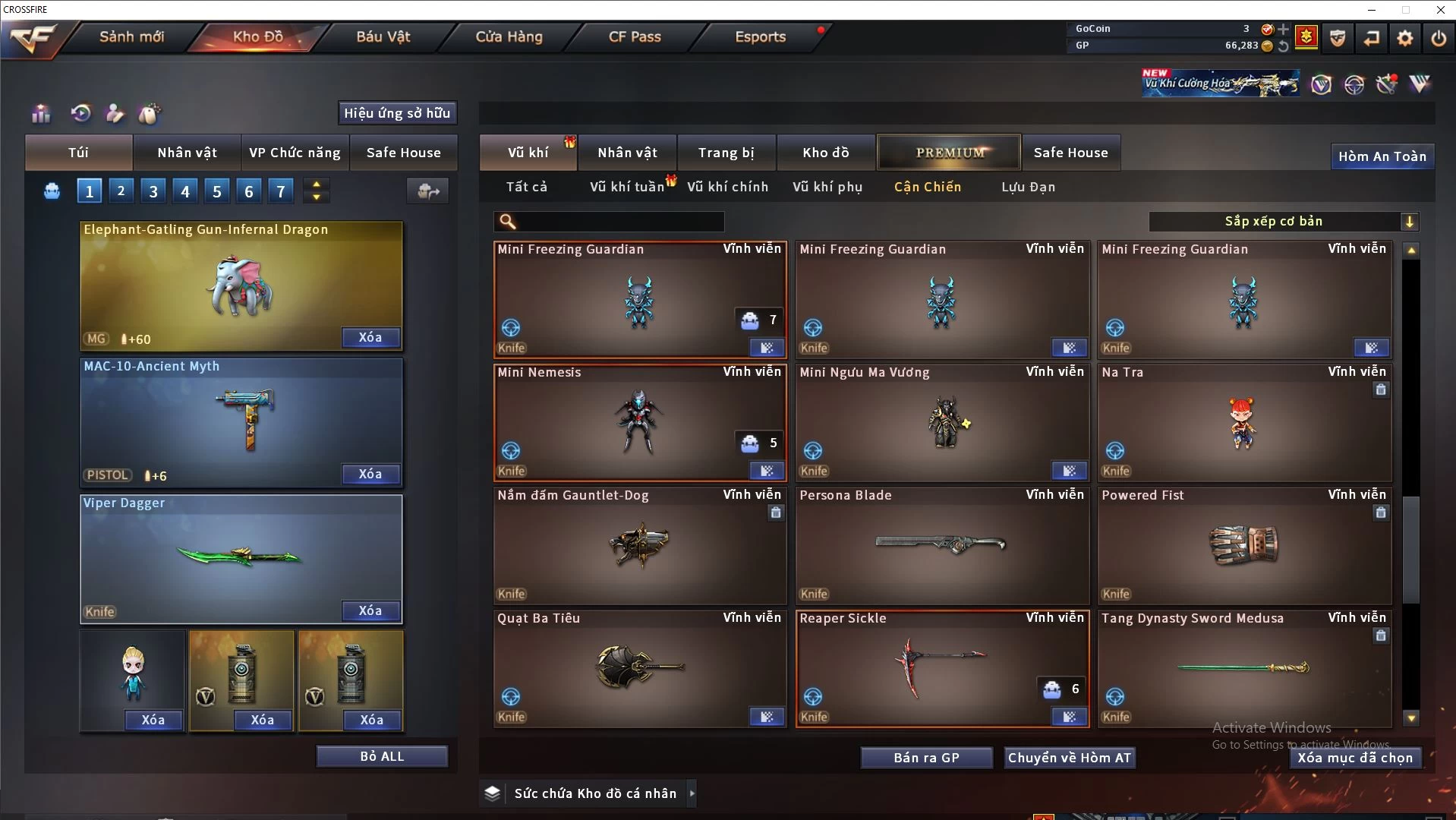
Task: Select the Lựu Đạn category
Action: [1028, 187]
